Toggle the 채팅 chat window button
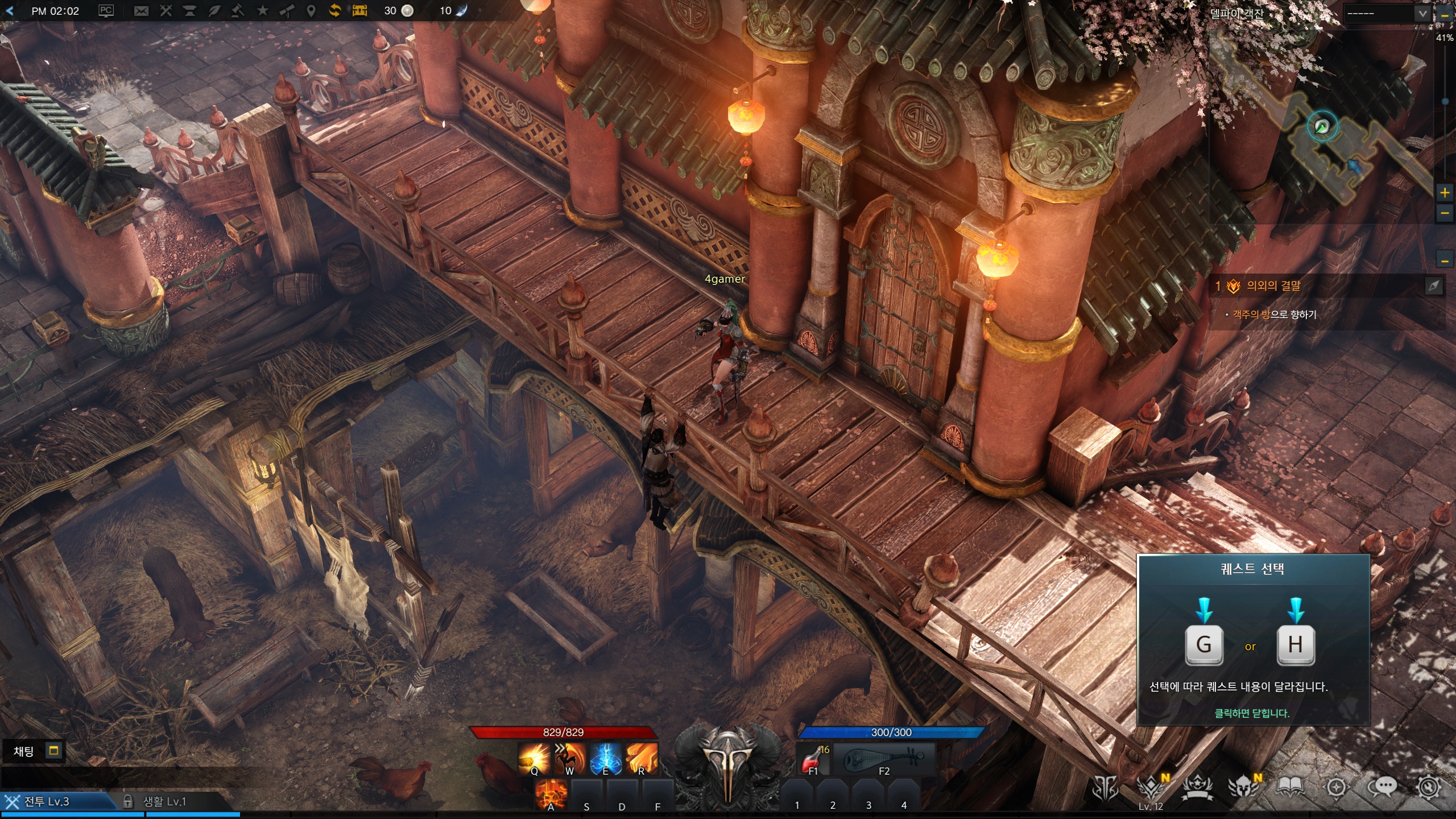The width and height of the screenshot is (1456, 819). [53, 751]
